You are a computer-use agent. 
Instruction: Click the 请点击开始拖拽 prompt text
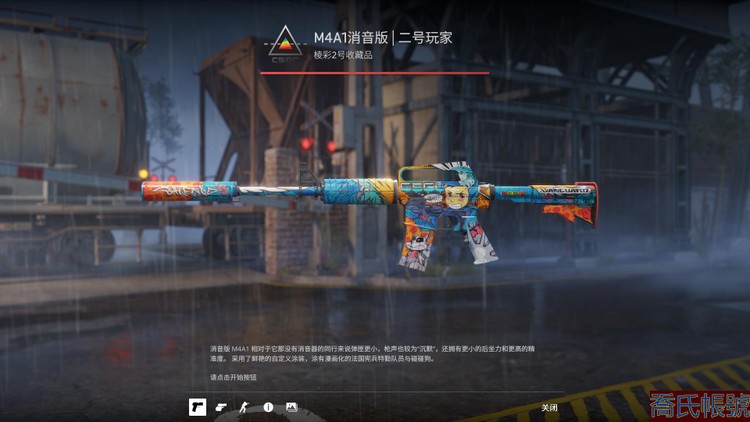pyautogui.click(x=233, y=377)
